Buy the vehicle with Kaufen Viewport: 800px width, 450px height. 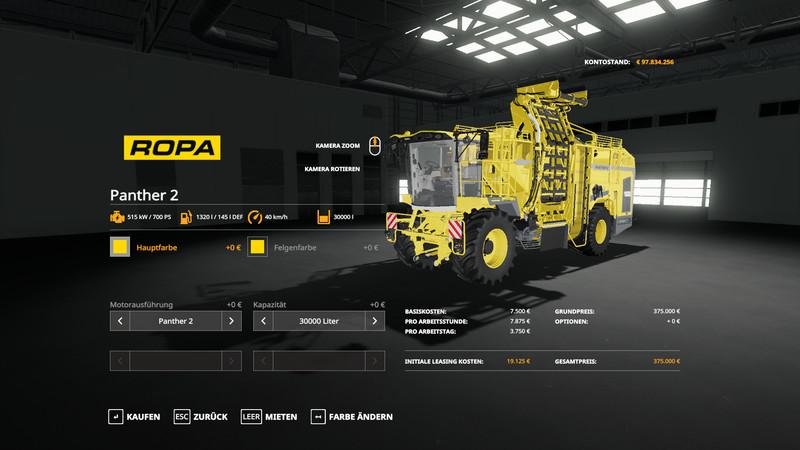[134, 416]
